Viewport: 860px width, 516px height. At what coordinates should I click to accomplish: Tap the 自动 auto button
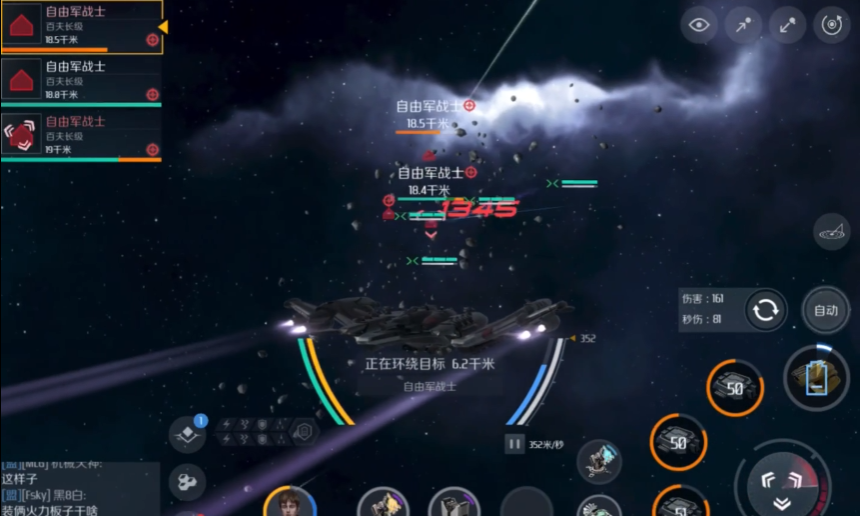click(826, 310)
